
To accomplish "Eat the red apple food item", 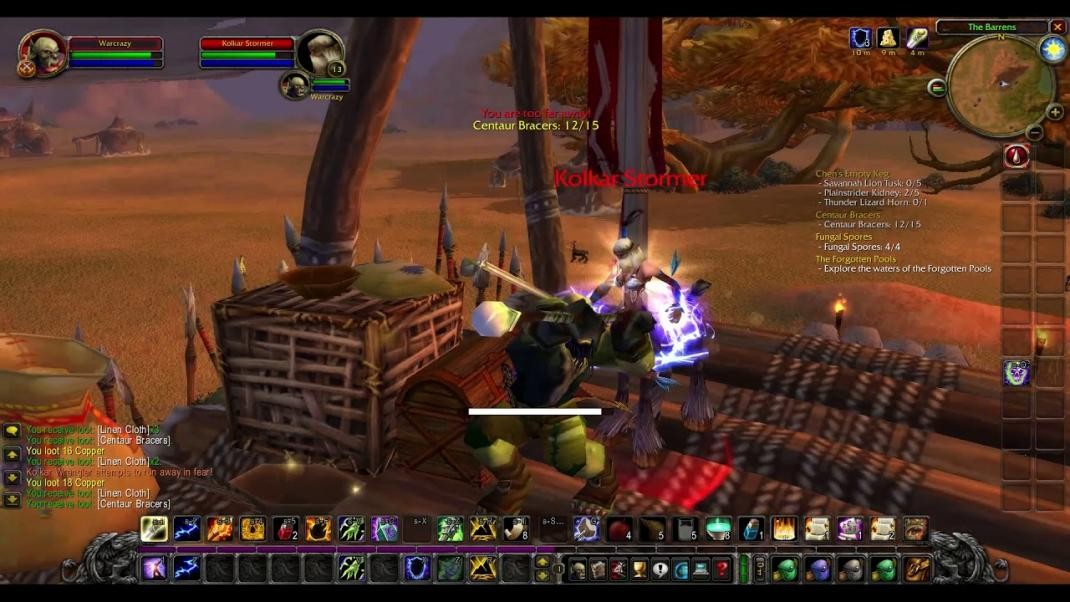I will point(620,529).
